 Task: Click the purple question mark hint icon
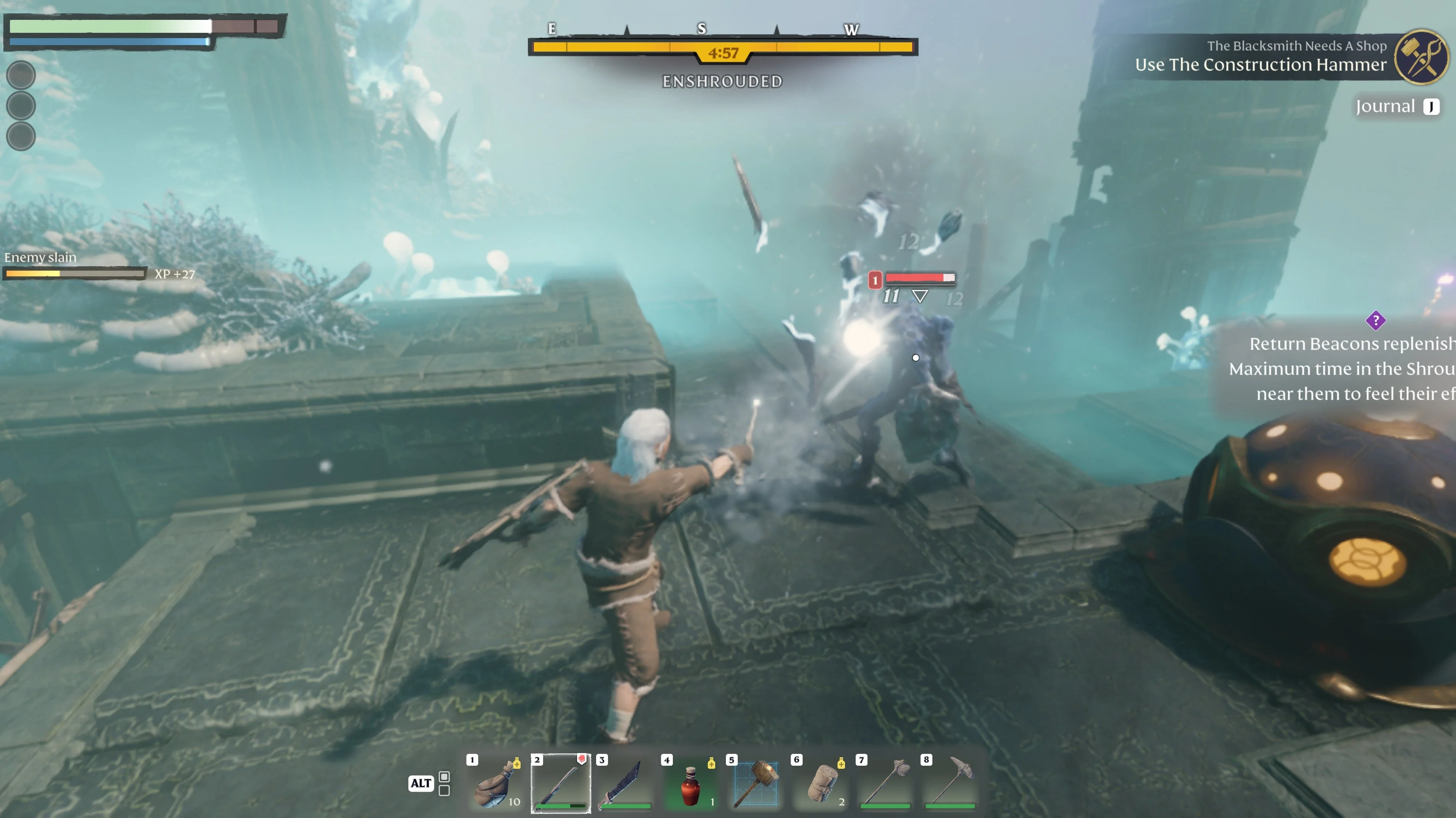click(1375, 321)
